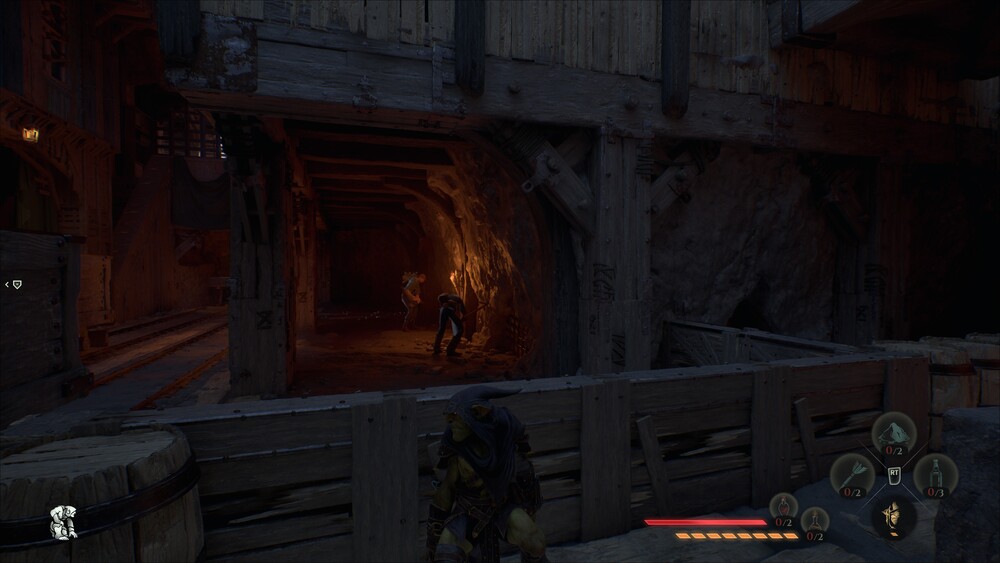This screenshot has height=563, width=1000.
Task: Use the red health potion
Action: pyautogui.click(x=782, y=506)
